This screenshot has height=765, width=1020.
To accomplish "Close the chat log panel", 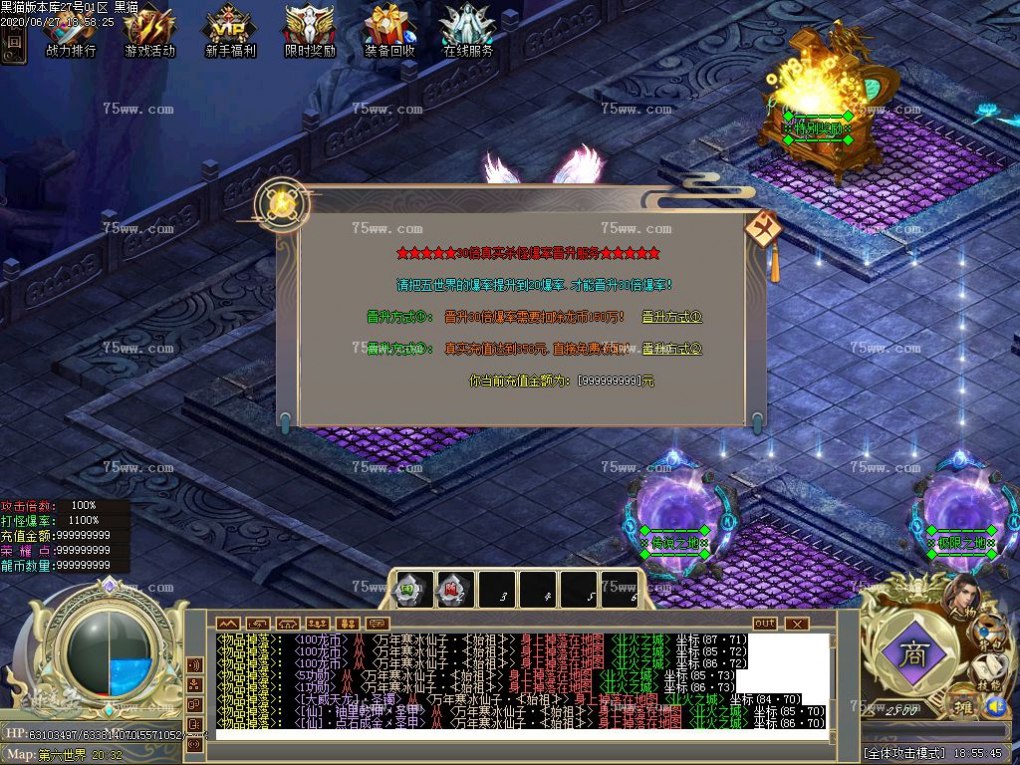I will 796,623.
